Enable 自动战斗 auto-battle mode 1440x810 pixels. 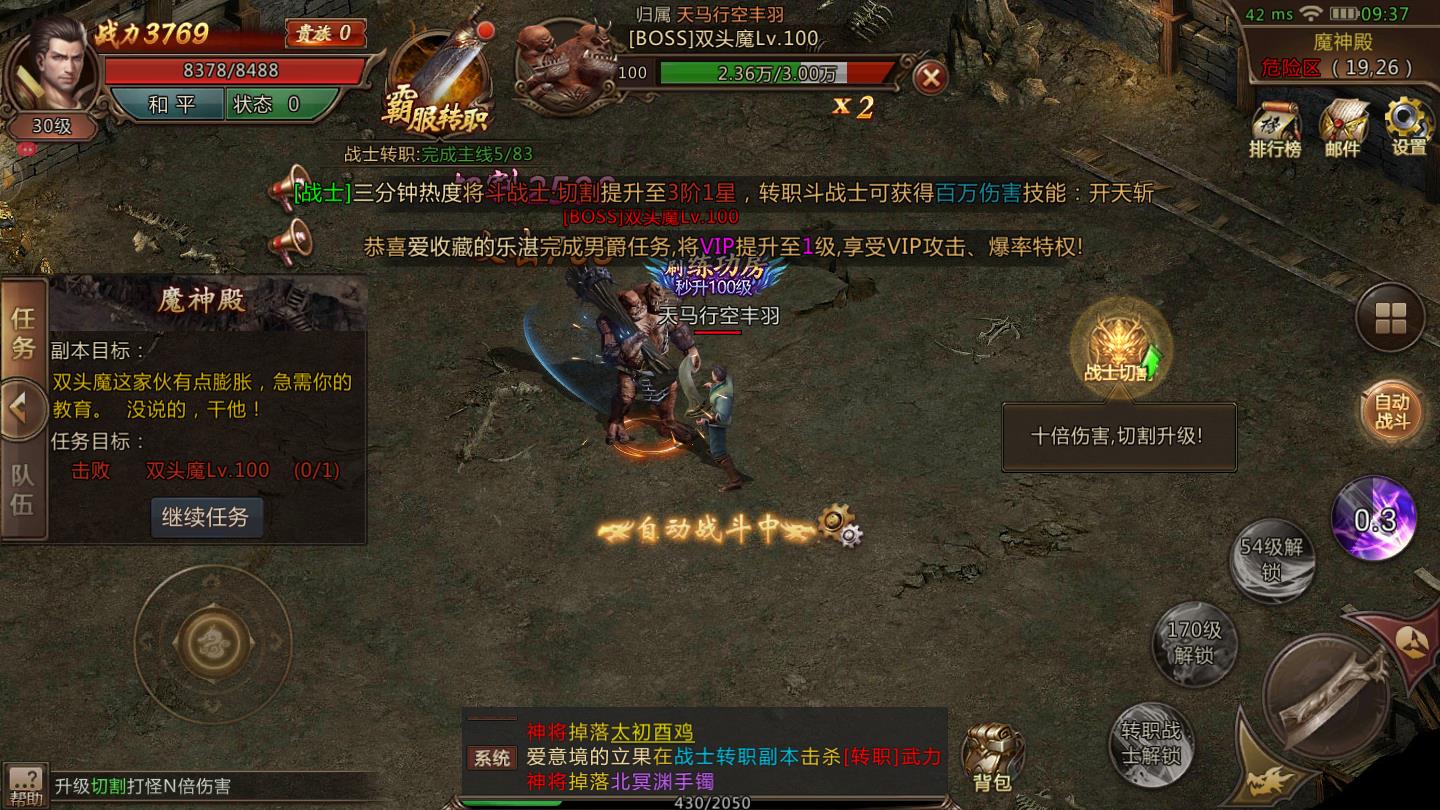coord(1390,410)
